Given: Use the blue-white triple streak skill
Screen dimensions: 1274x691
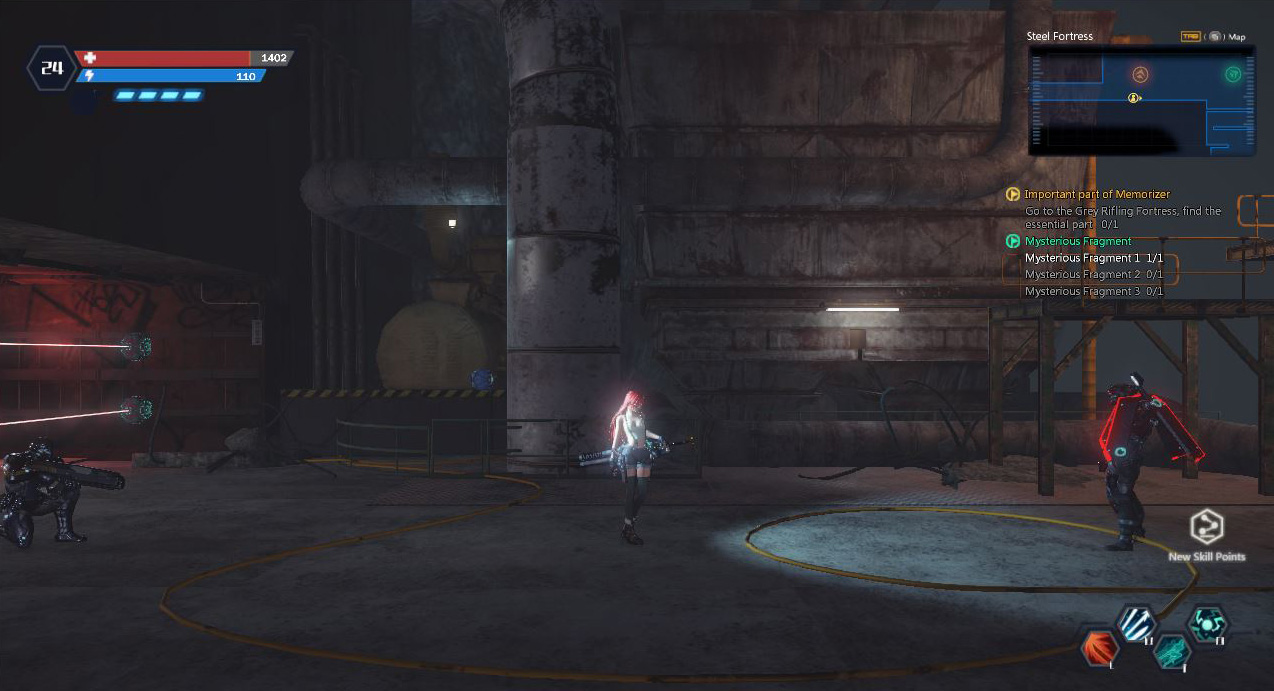Looking at the screenshot, I should [x=1137, y=624].
